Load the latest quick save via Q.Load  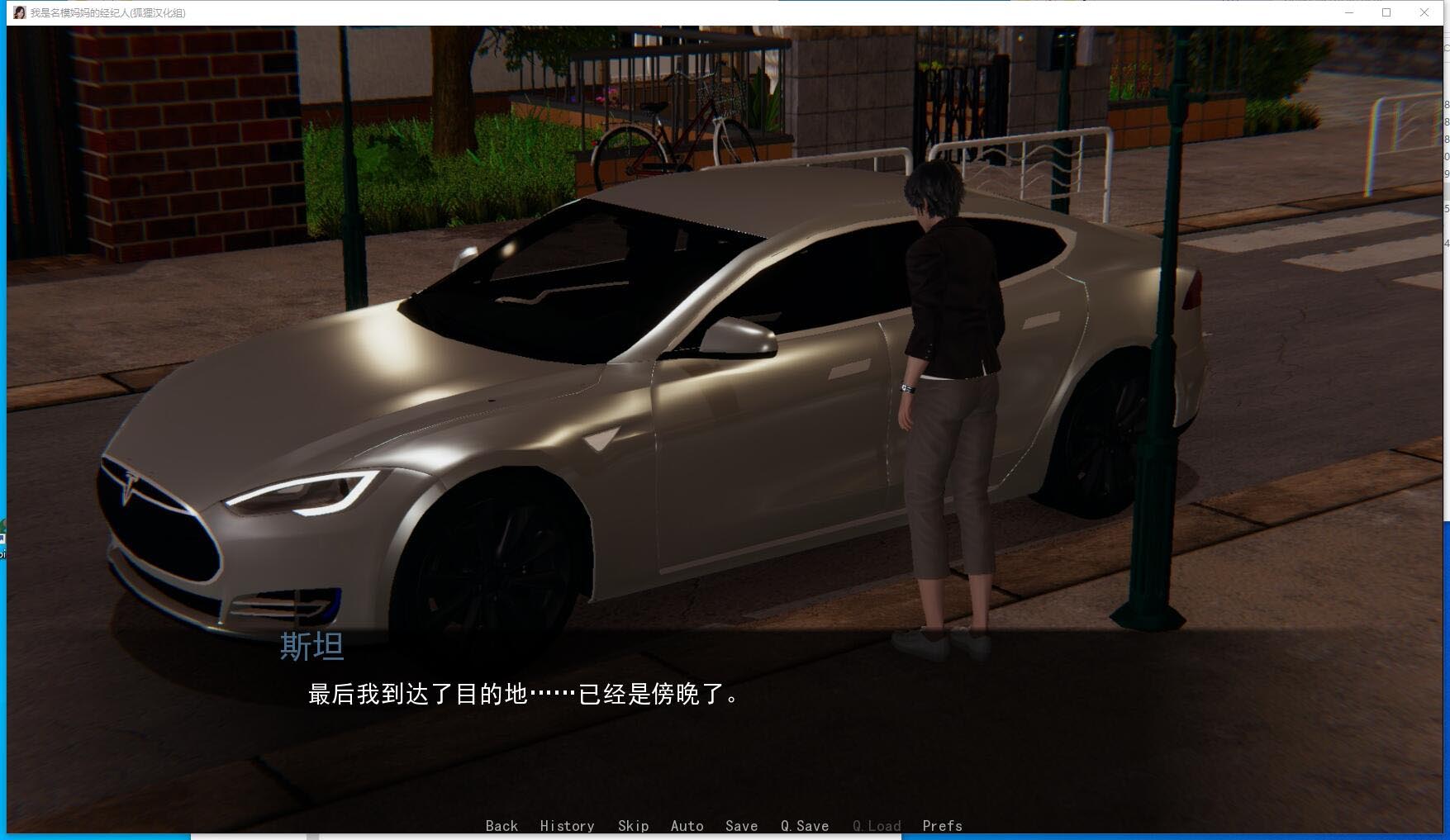point(876,826)
